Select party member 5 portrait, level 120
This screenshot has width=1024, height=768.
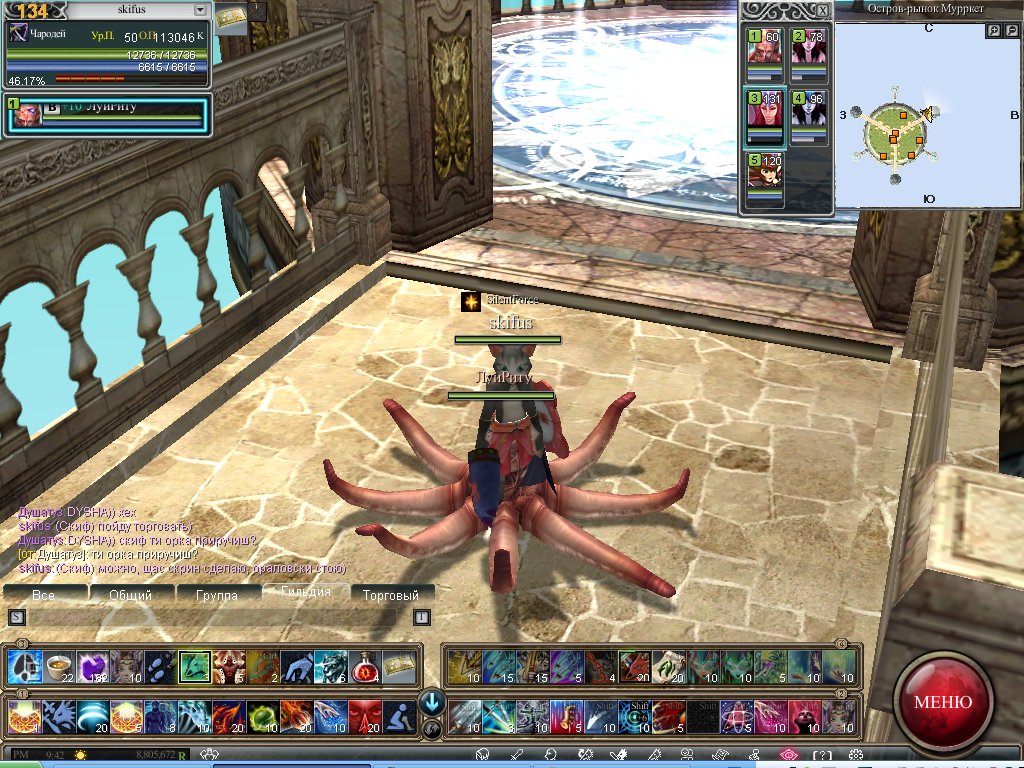(767, 176)
